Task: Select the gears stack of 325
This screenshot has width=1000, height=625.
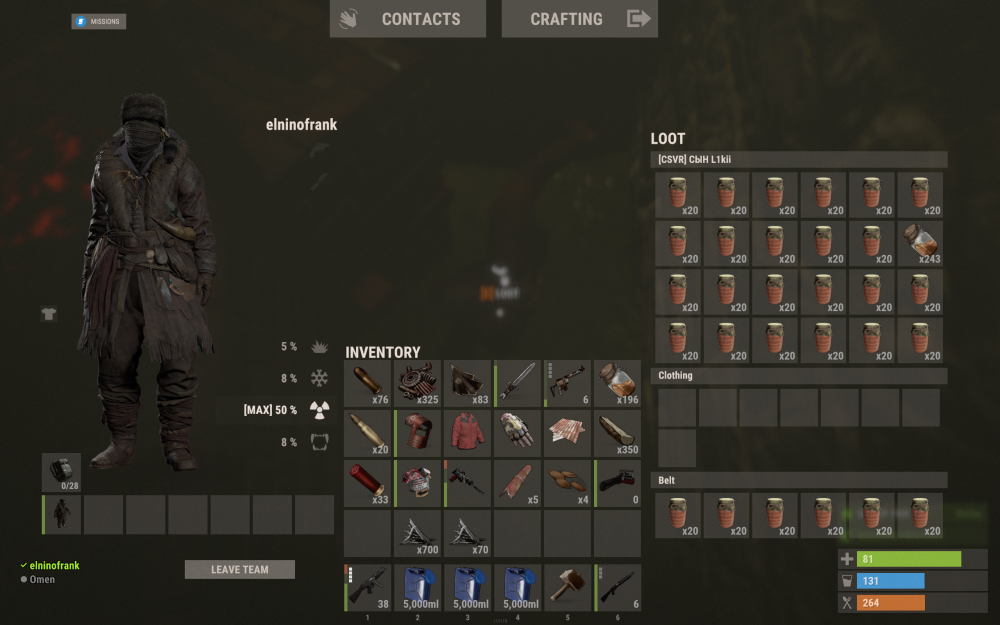Action: [418, 384]
